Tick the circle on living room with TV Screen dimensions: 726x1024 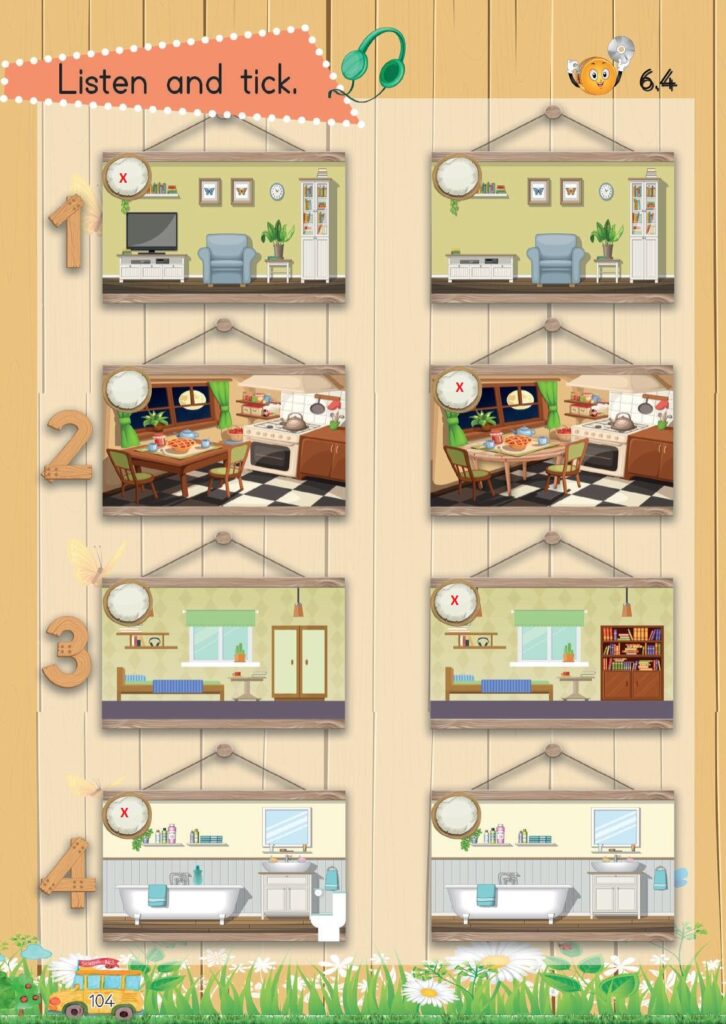126,178
